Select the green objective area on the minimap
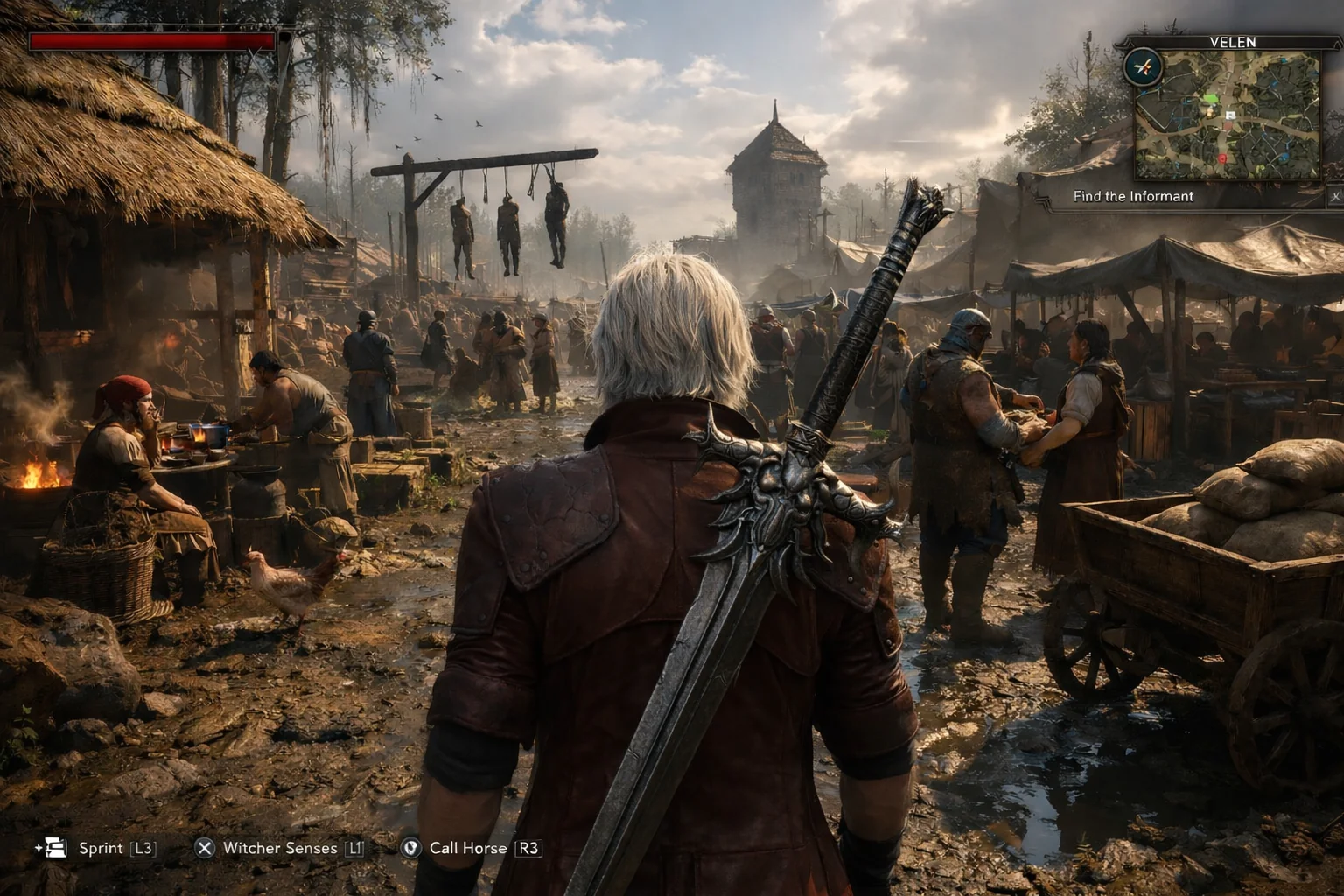This screenshot has height=896, width=1344. coord(1211,98)
